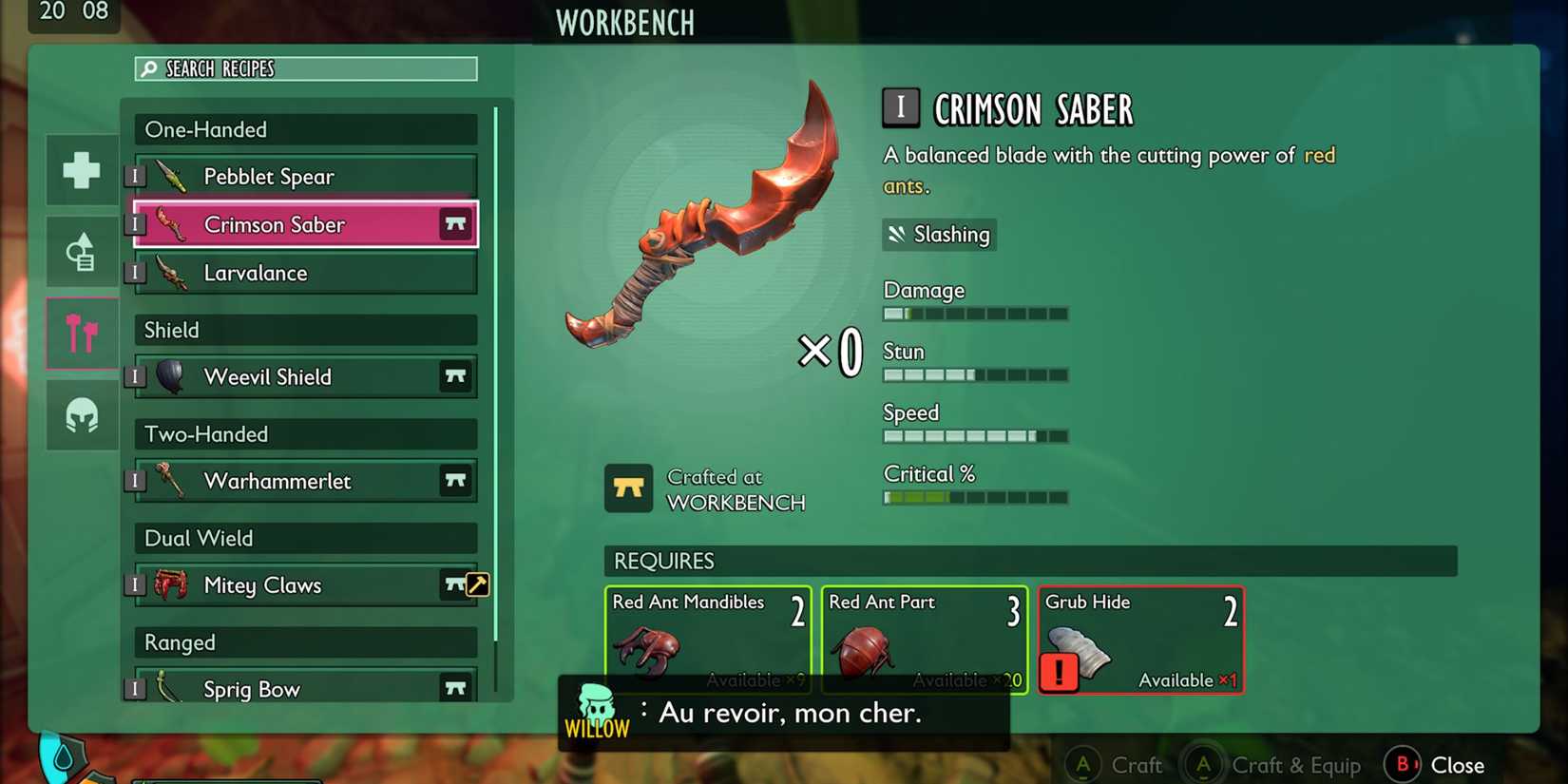Open the armor helmet category icon

pos(81,414)
